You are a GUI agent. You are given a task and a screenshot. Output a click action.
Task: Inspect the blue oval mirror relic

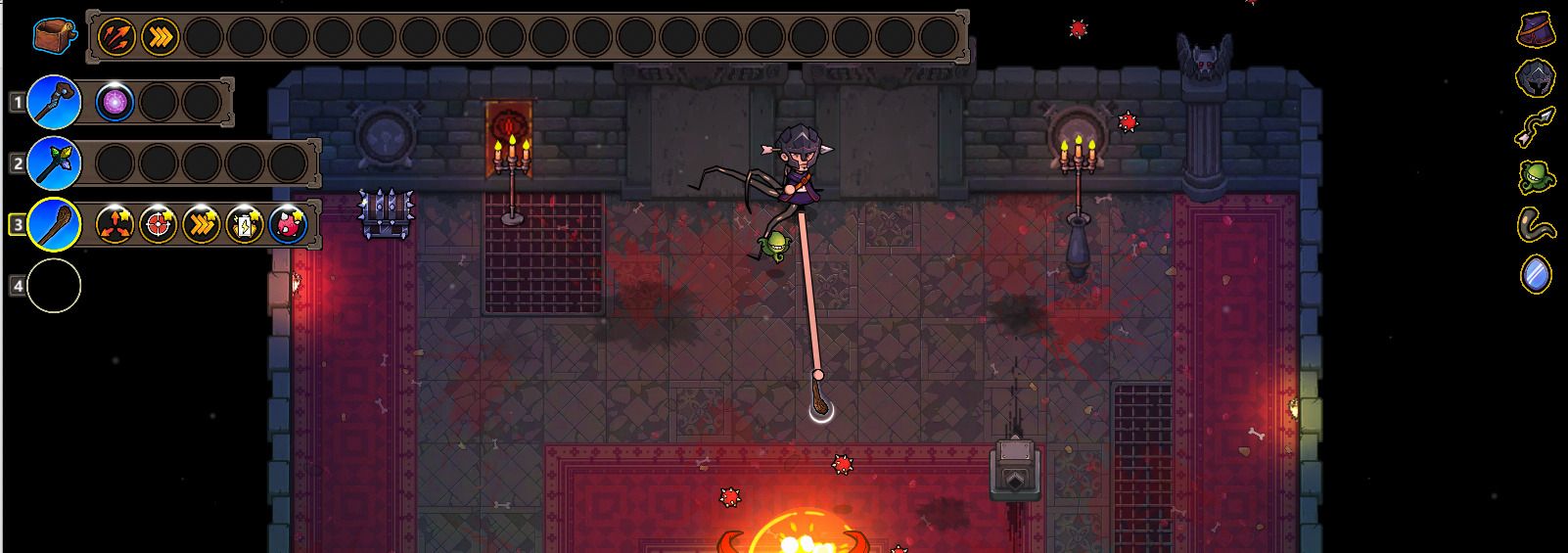pyautogui.click(x=1536, y=274)
